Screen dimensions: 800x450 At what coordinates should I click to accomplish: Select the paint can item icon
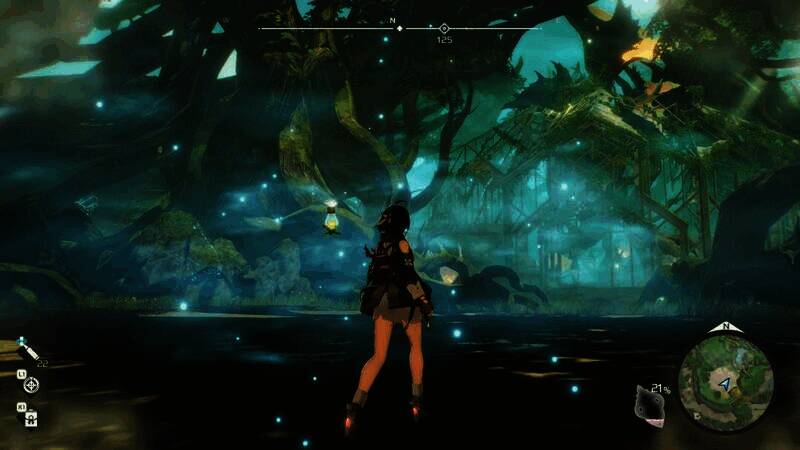pyautogui.click(x=30, y=352)
